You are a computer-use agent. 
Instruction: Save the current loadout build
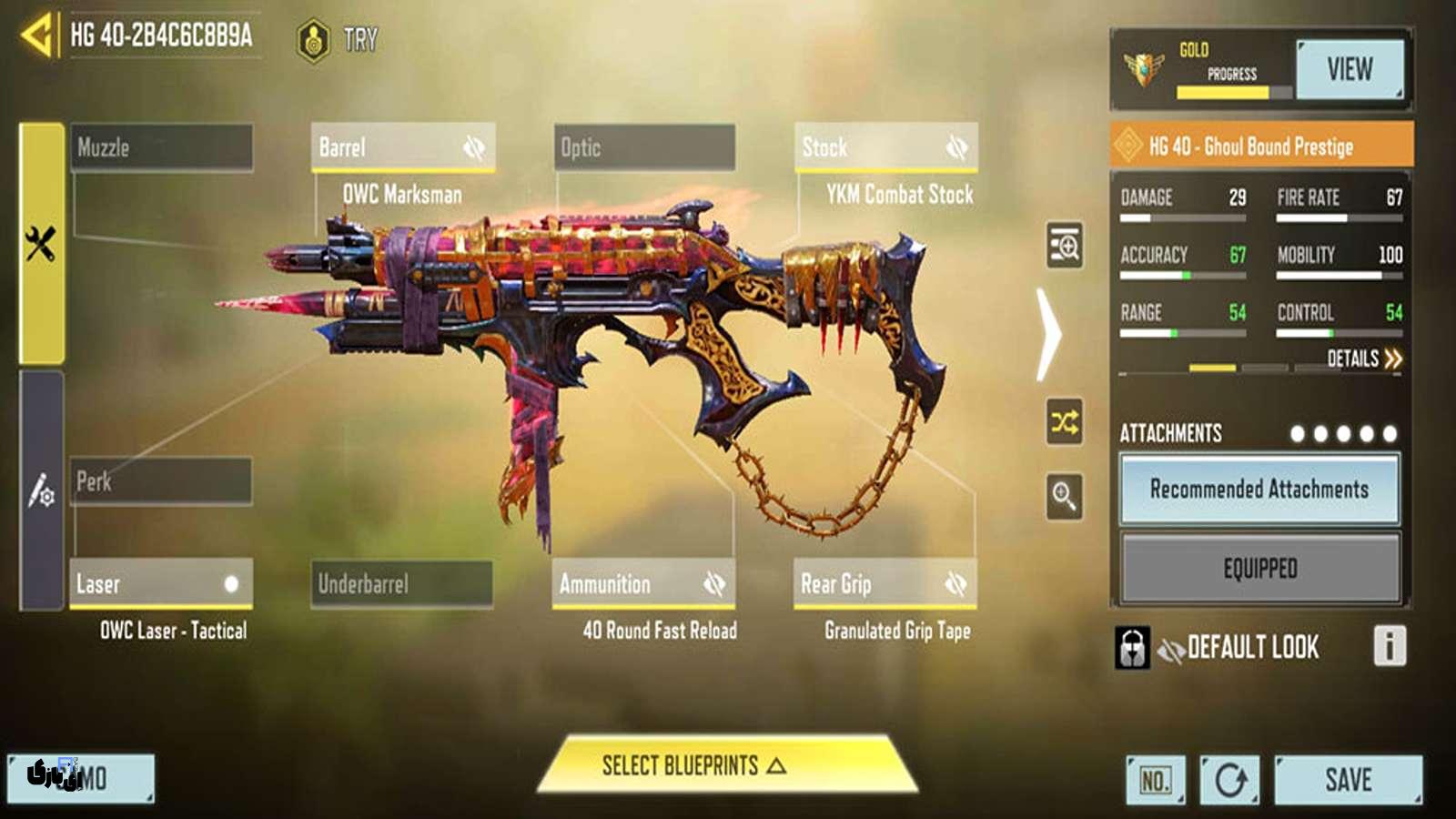pyautogui.click(x=1348, y=780)
